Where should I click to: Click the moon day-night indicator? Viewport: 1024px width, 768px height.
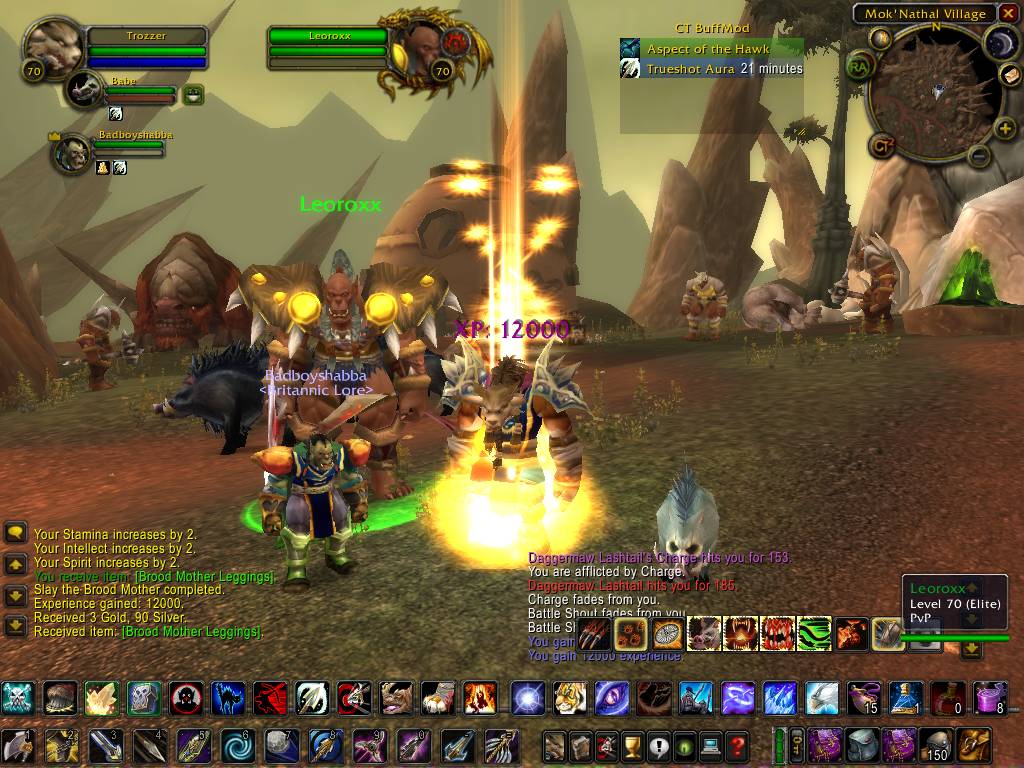coord(1001,42)
